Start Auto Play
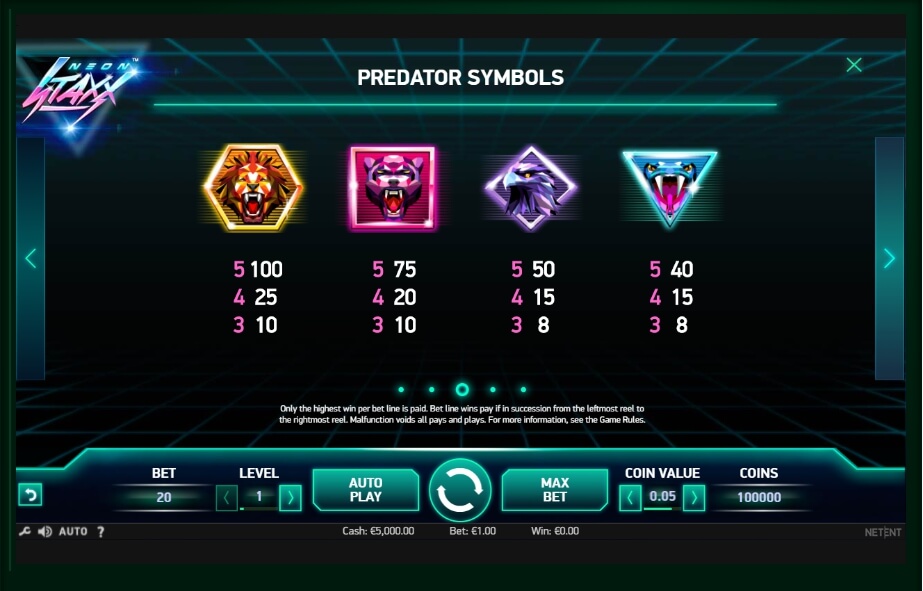923x591 pixels. pyautogui.click(x=366, y=489)
